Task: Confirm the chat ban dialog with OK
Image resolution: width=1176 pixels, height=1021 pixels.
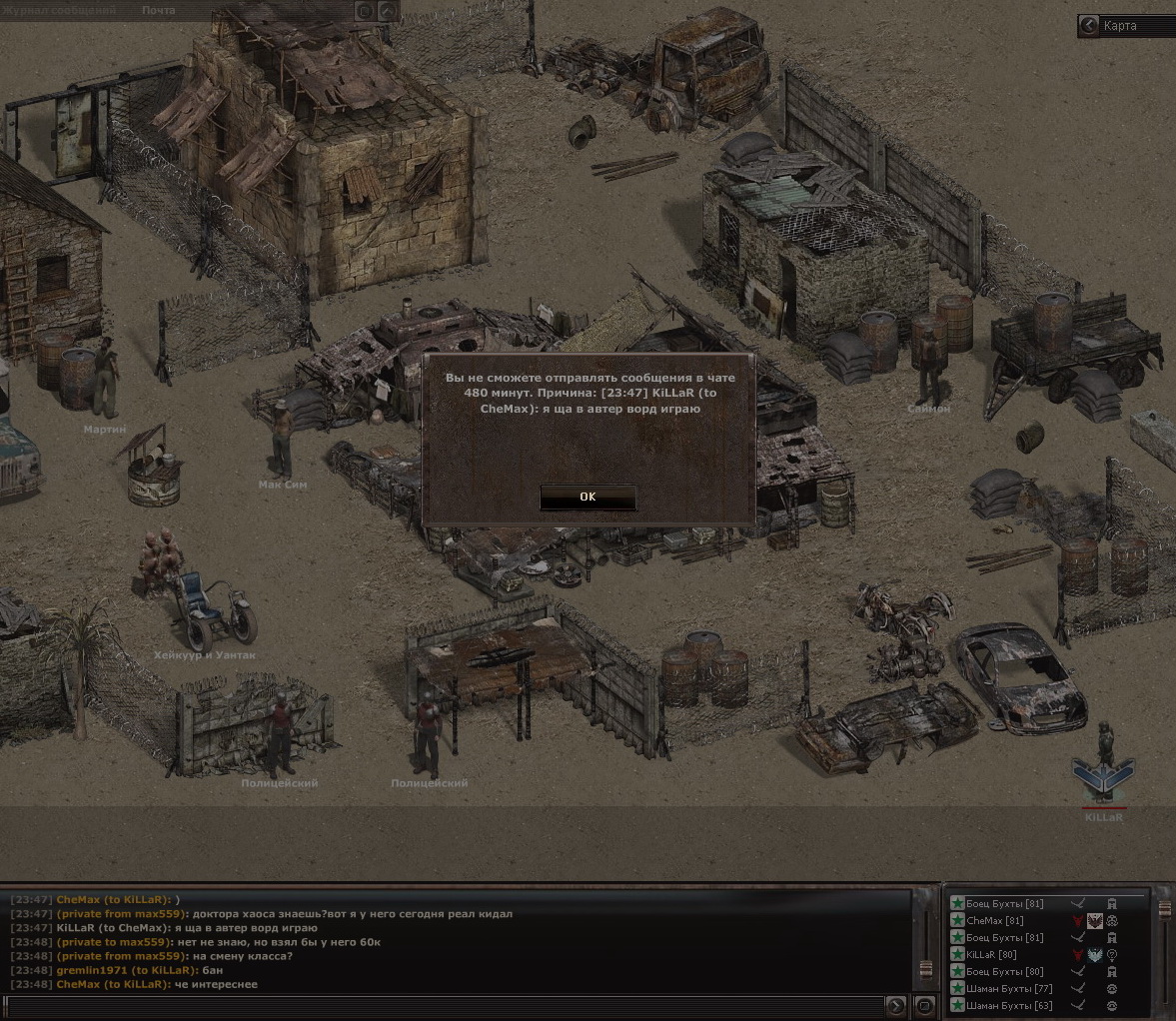Action: 588,497
